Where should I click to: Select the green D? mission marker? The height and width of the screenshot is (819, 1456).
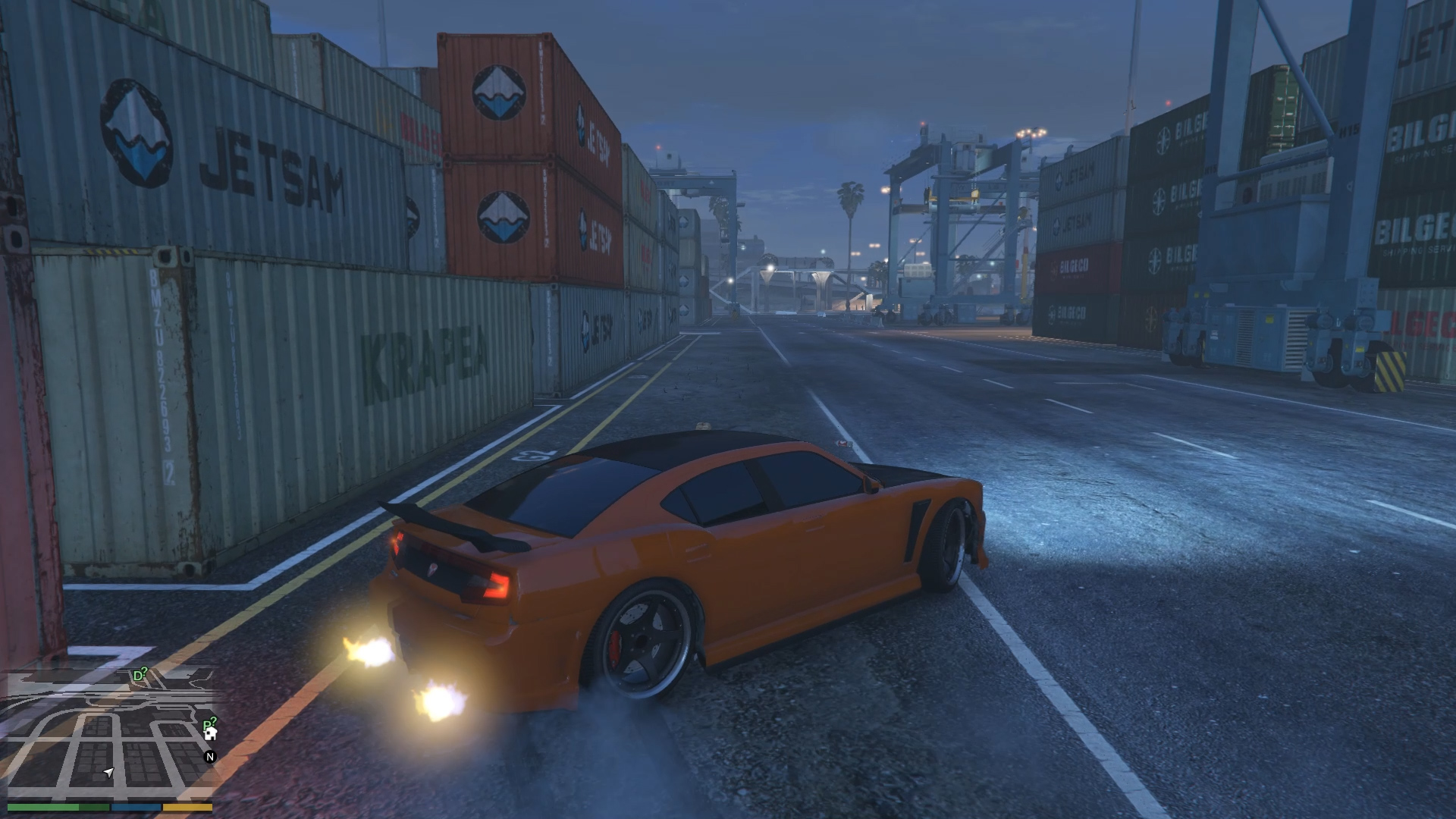140,675
